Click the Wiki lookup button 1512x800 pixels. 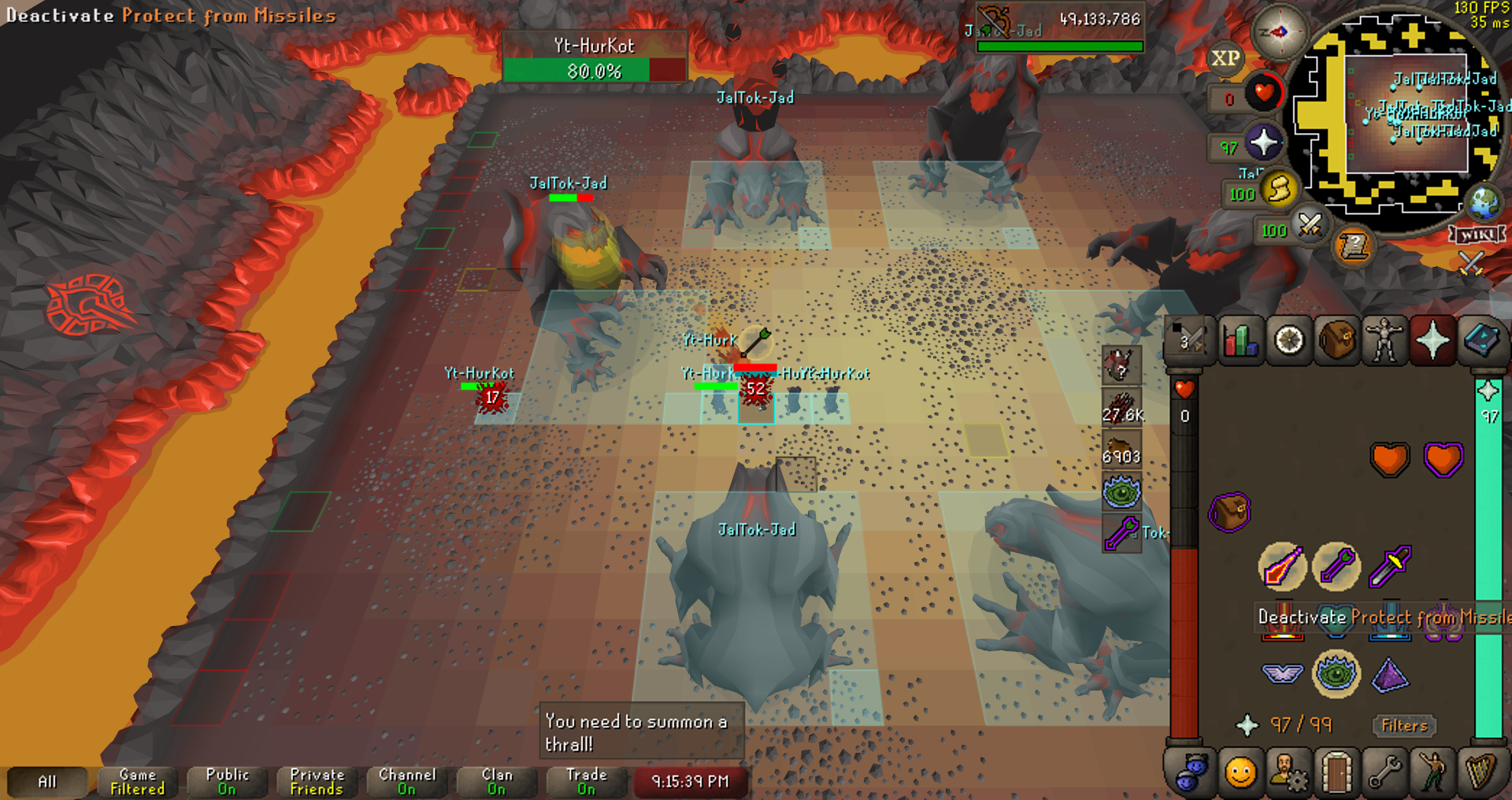point(1477,235)
